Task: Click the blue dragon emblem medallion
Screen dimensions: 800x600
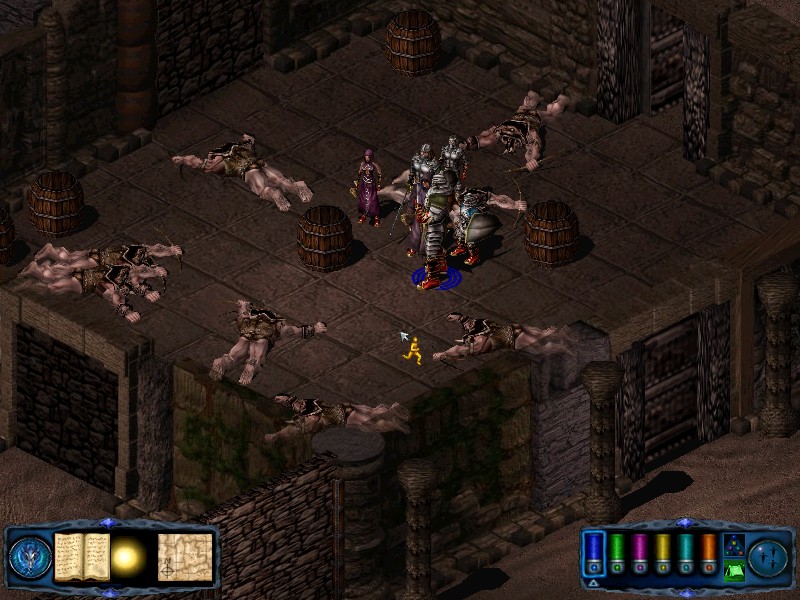Action: 30,557
